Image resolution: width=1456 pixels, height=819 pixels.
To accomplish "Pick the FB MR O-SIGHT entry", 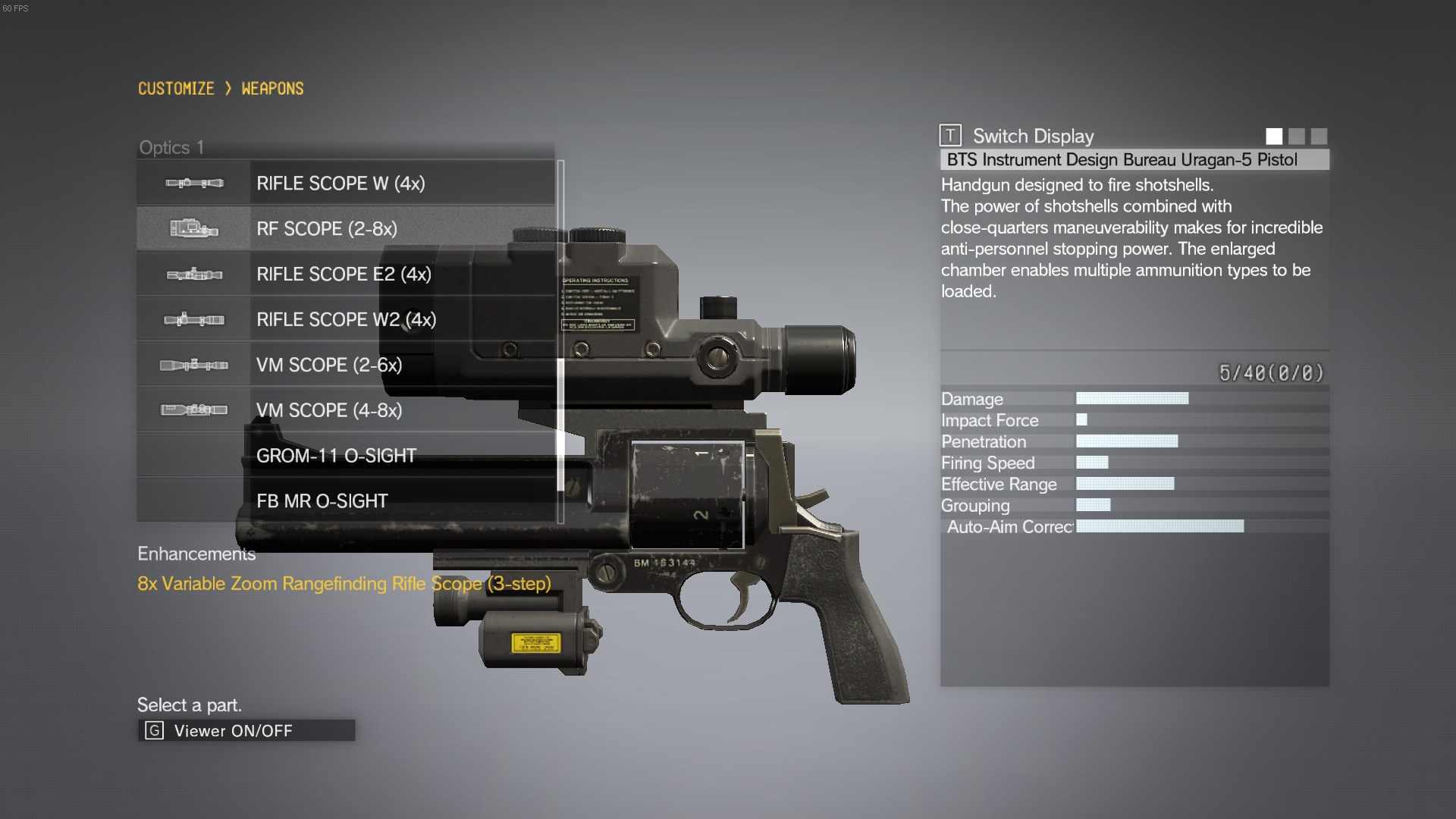I will click(345, 500).
